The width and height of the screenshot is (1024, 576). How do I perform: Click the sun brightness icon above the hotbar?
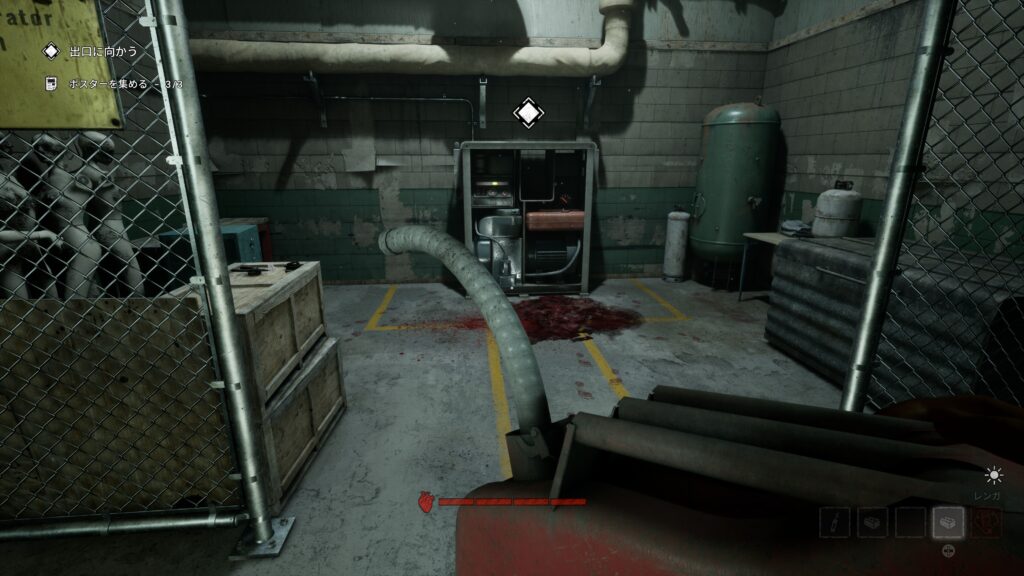pyautogui.click(x=993, y=476)
